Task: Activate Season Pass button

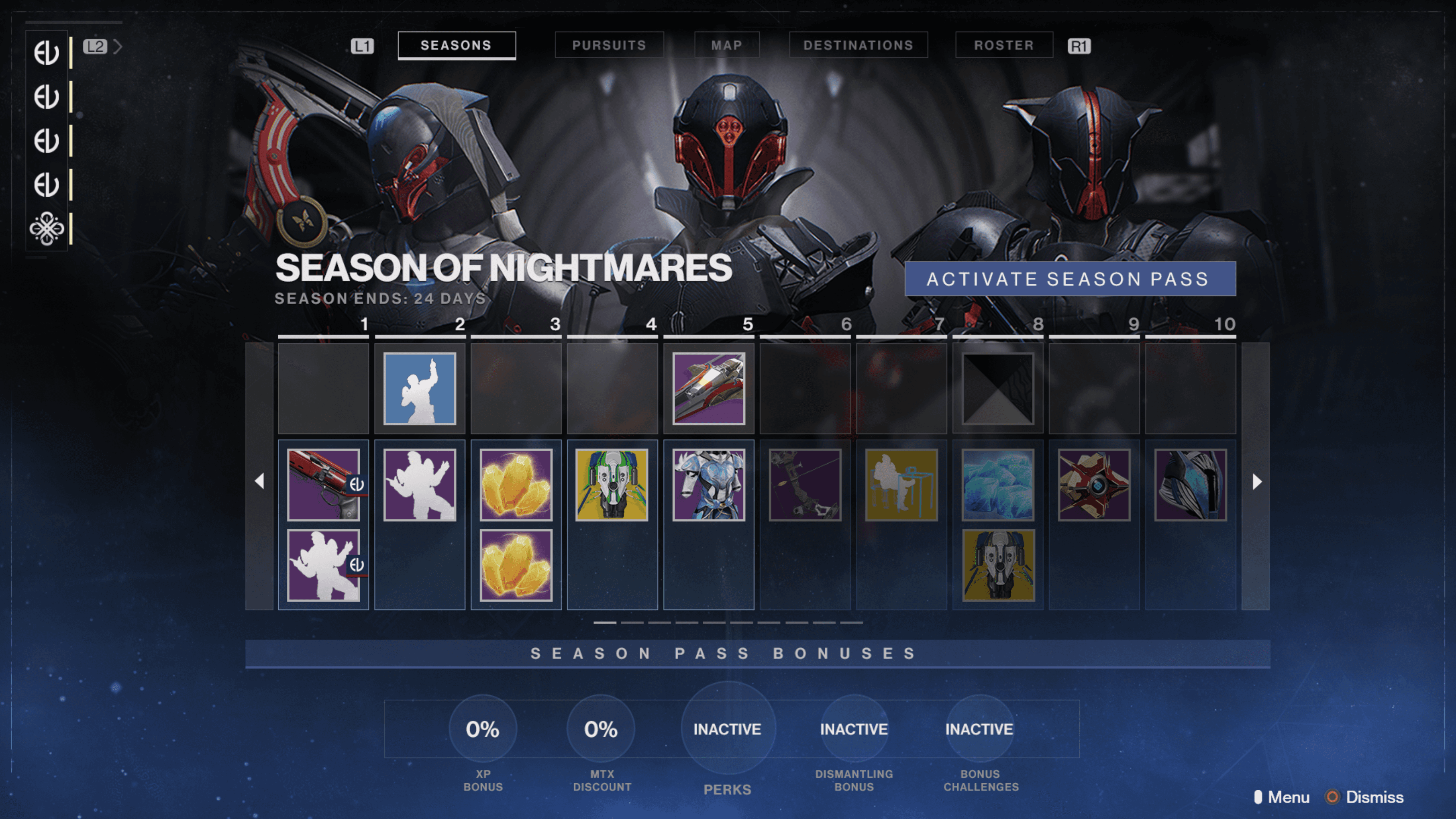Action: [x=1069, y=279]
